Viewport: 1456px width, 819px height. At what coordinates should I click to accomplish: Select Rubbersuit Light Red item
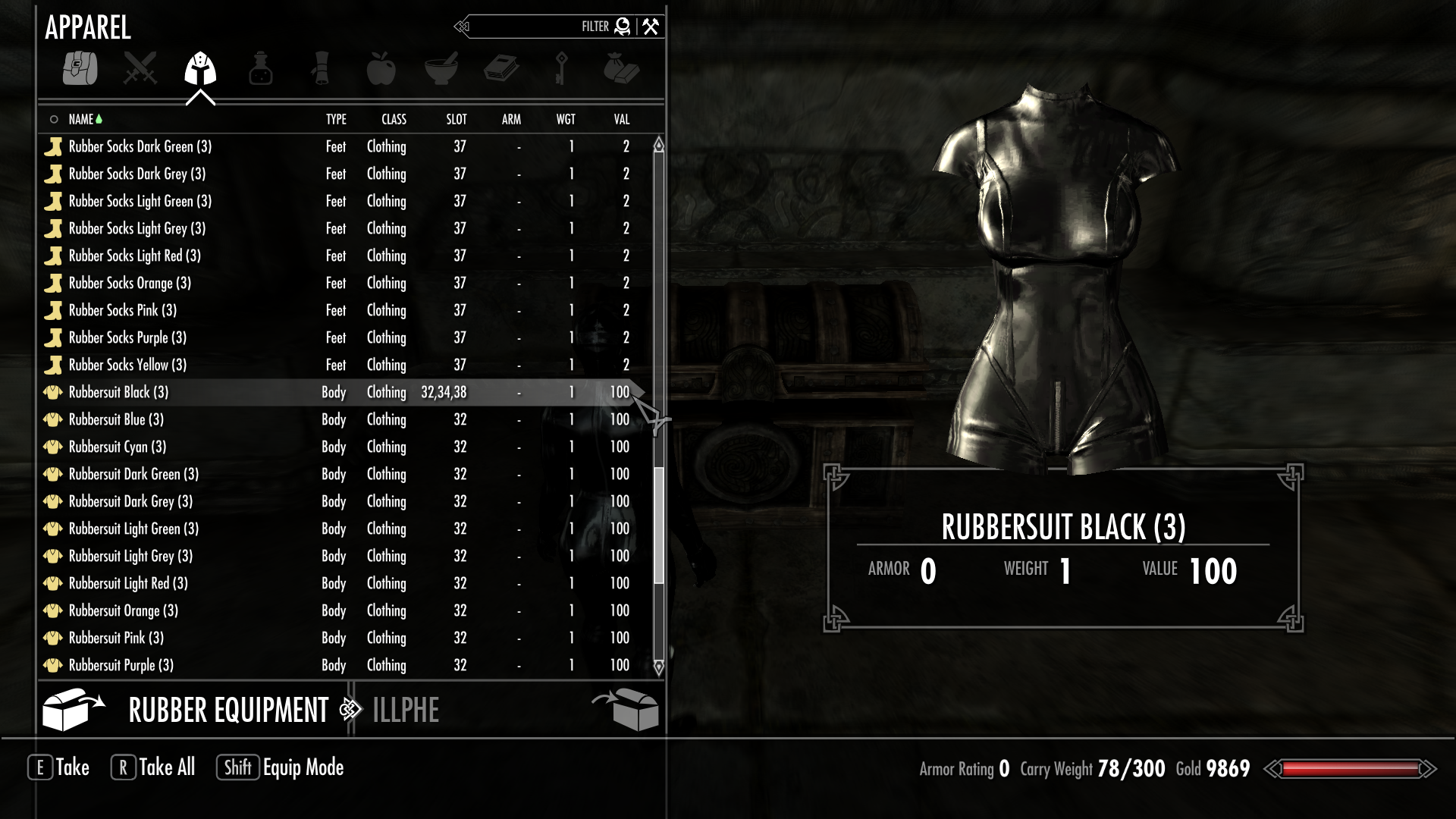[x=128, y=583]
